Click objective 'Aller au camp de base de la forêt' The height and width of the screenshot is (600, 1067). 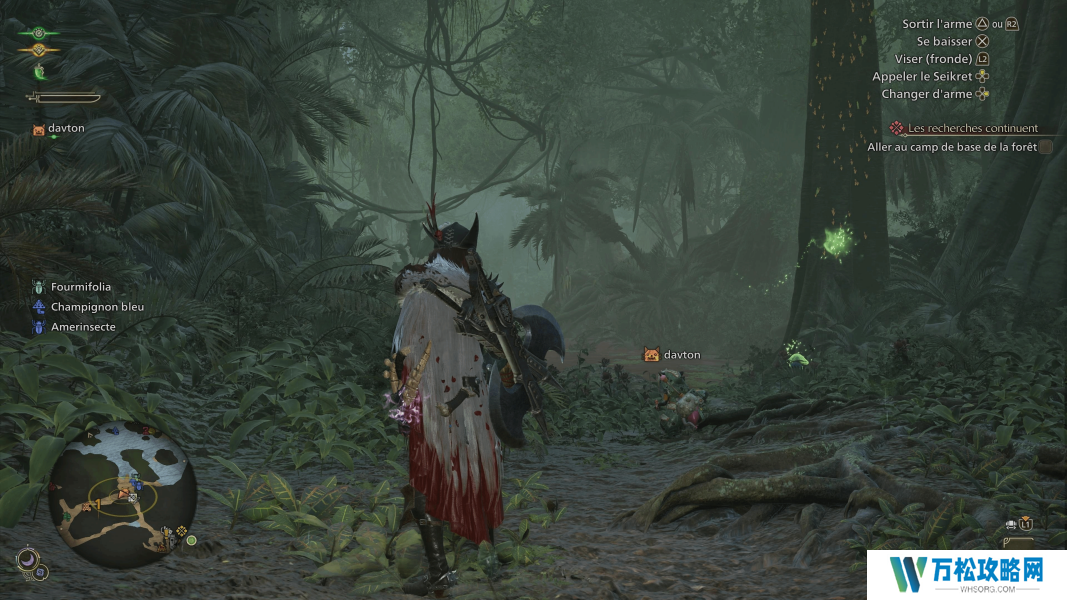click(950, 147)
